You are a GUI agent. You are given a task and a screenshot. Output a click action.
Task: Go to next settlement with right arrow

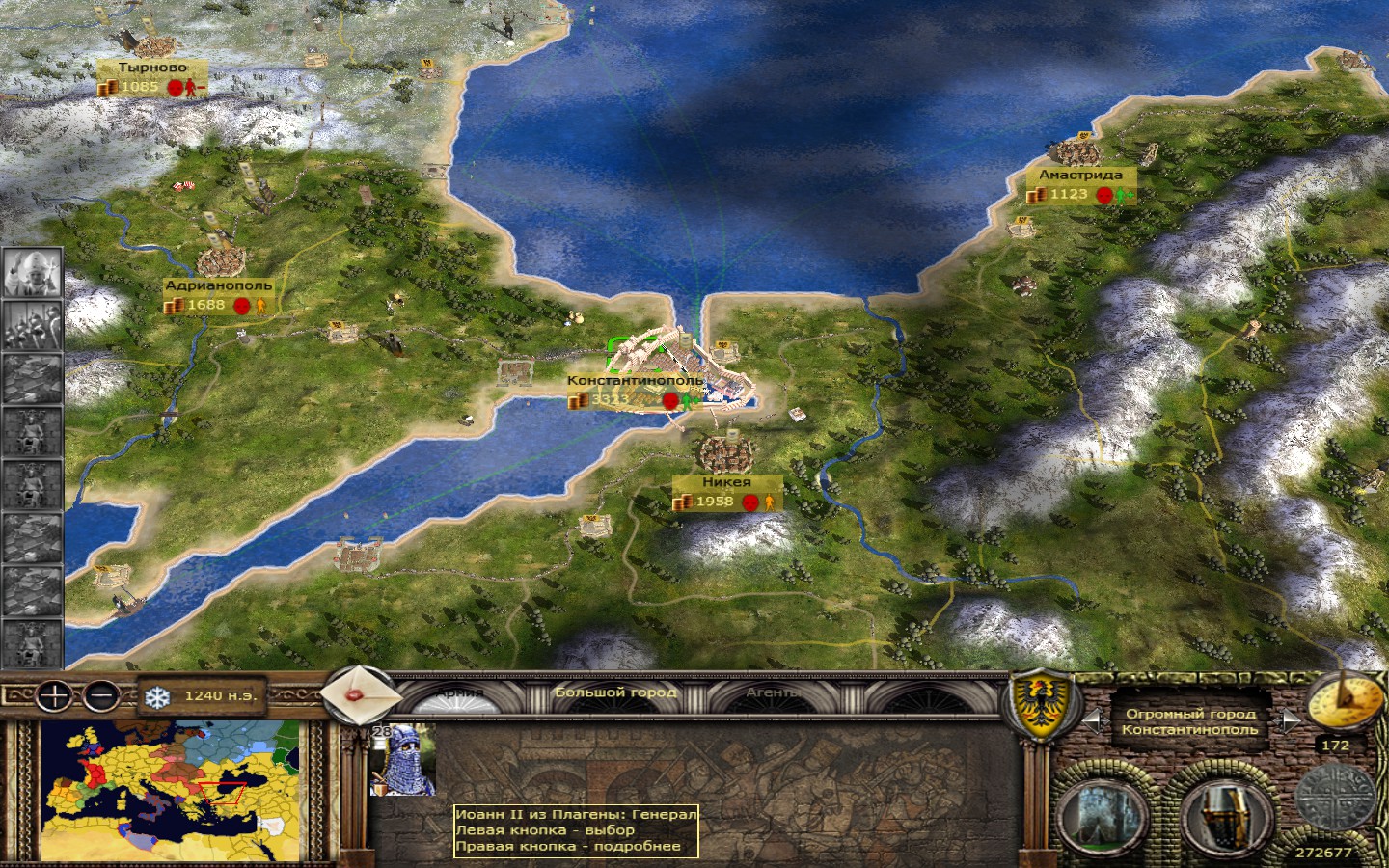[x=1290, y=721]
